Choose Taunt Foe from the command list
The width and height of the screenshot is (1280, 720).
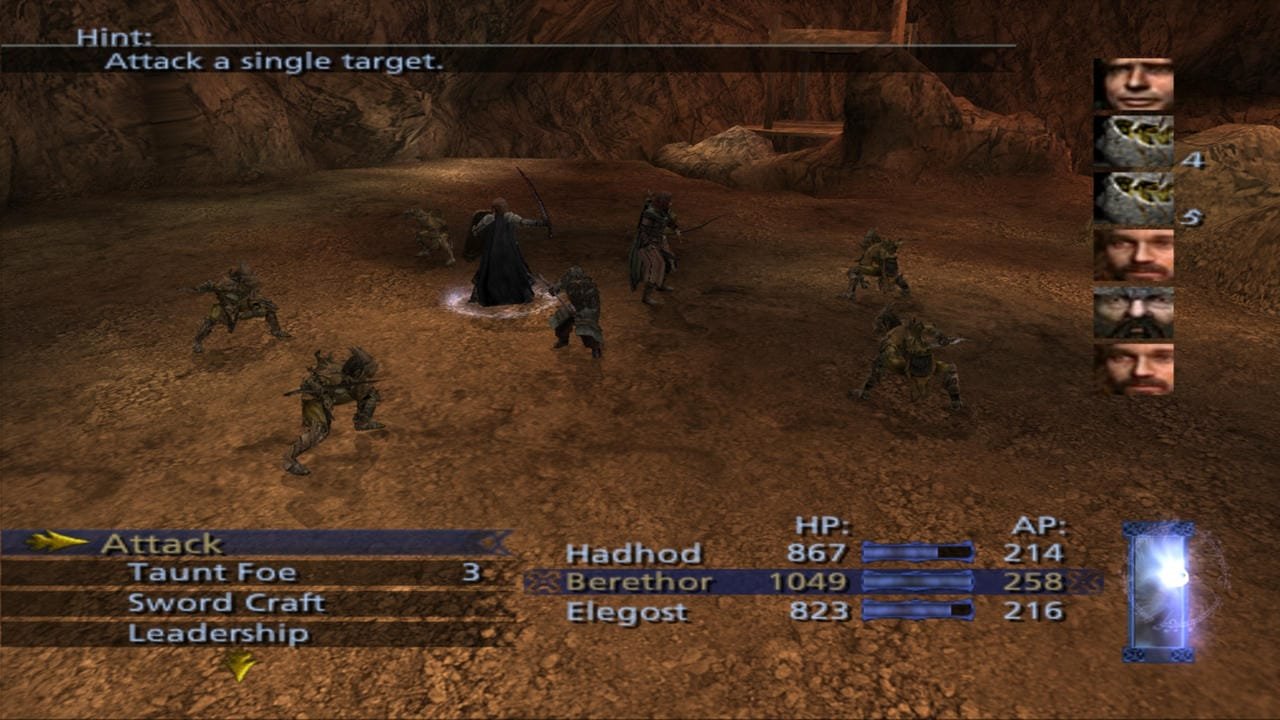click(211, 573)
